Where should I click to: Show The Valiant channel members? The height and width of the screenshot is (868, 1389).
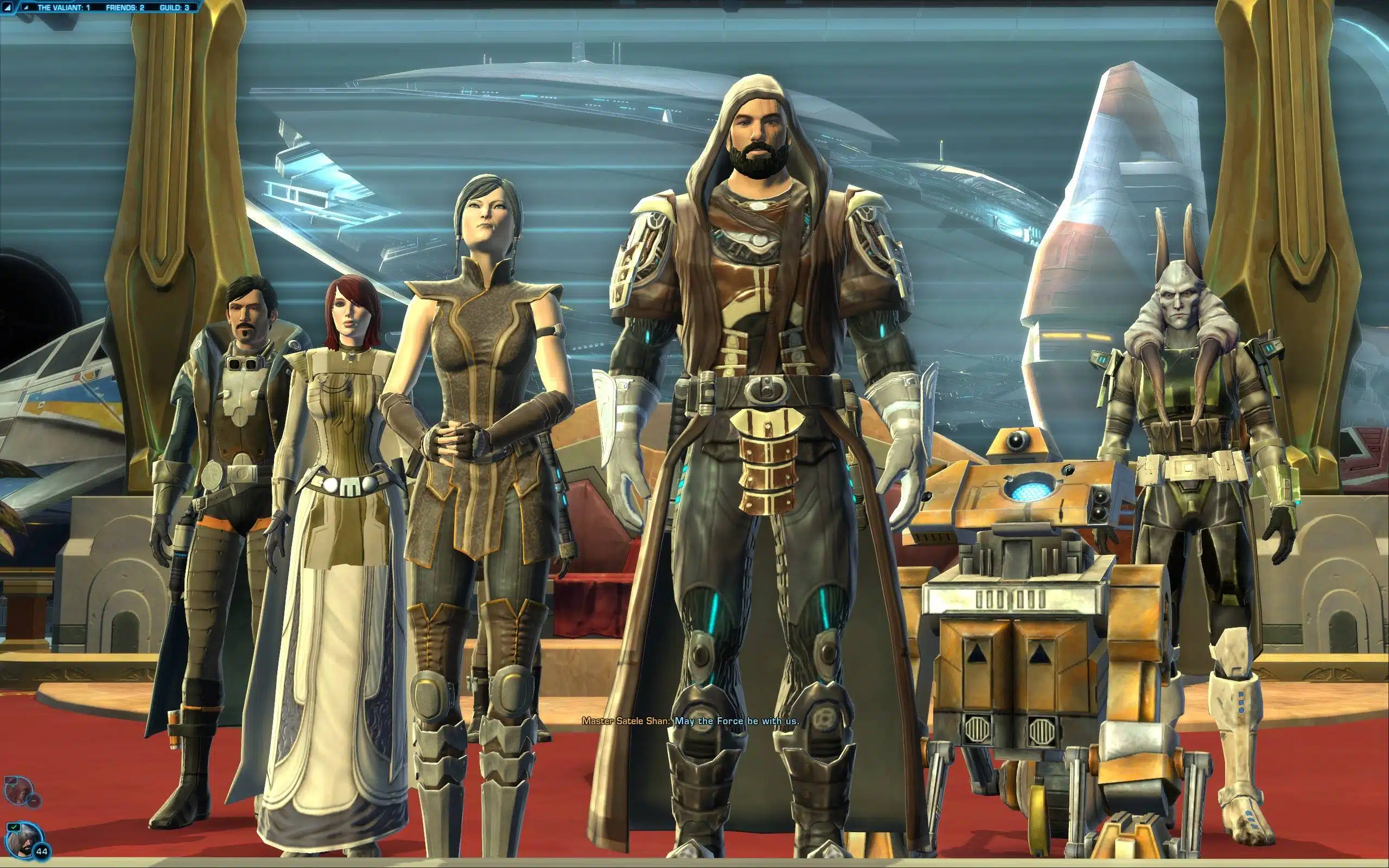pyautogui.click(x=63, y=8)
